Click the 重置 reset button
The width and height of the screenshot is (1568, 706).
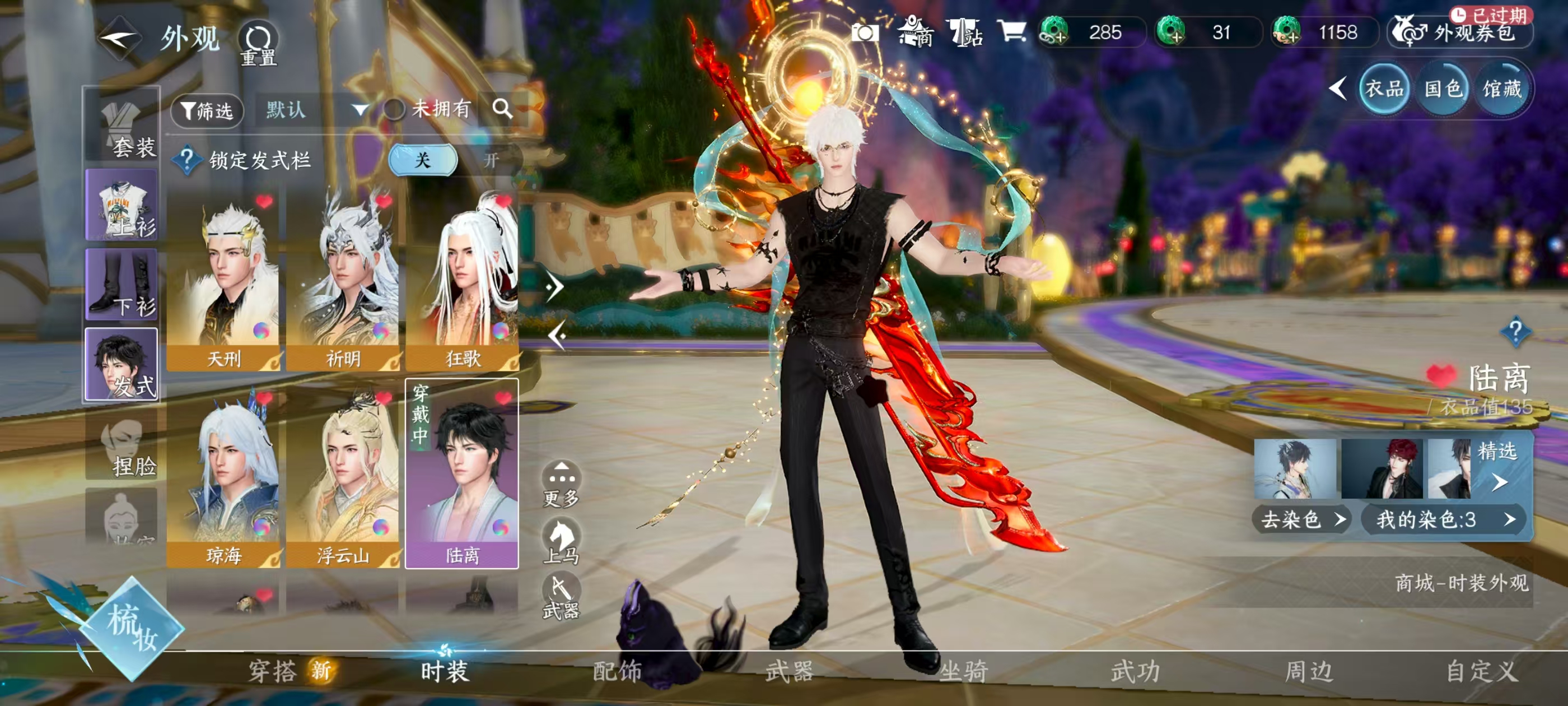coord(259,44)
